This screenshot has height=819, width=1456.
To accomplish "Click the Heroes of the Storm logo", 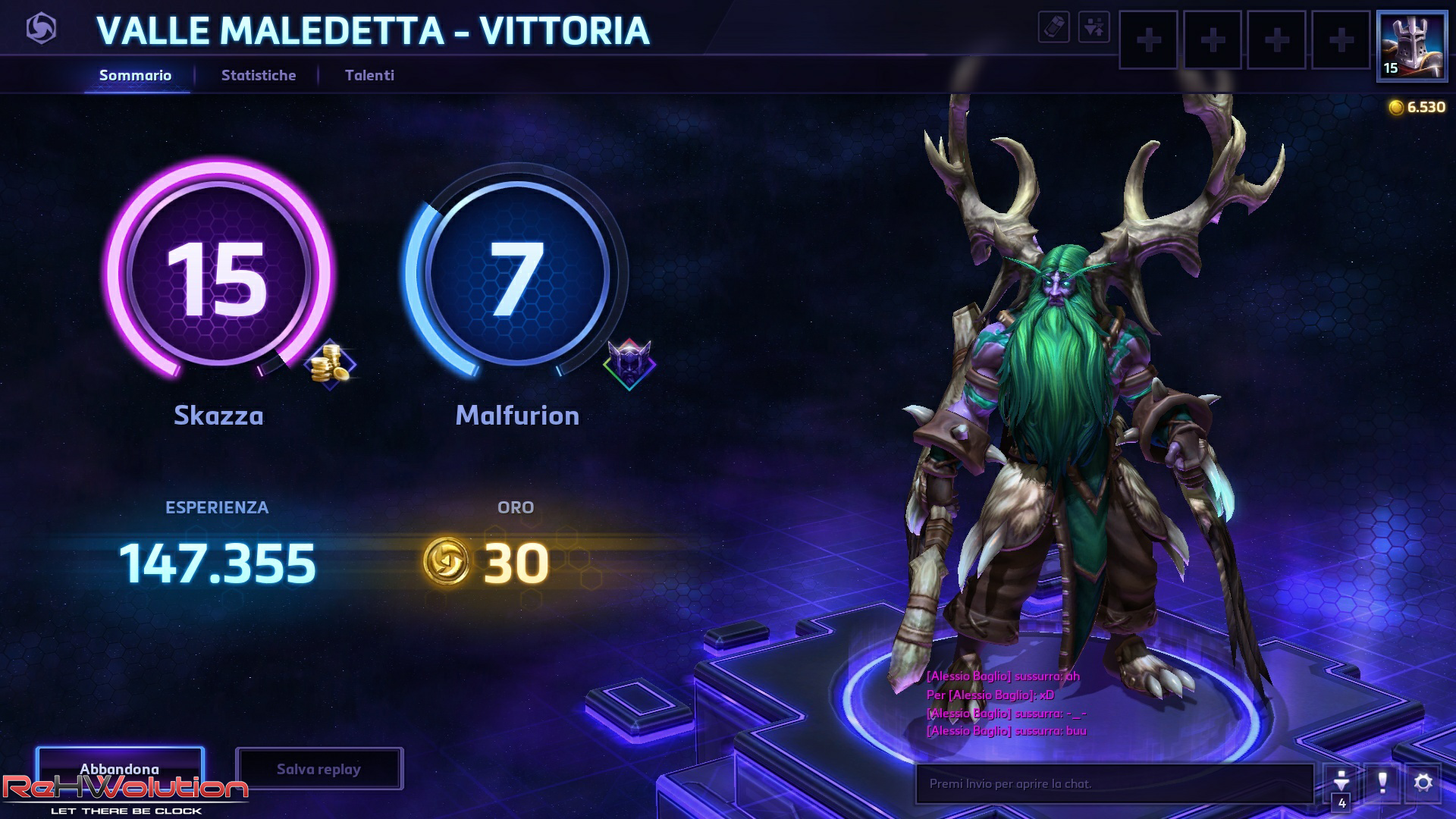I will click(41, 30).
